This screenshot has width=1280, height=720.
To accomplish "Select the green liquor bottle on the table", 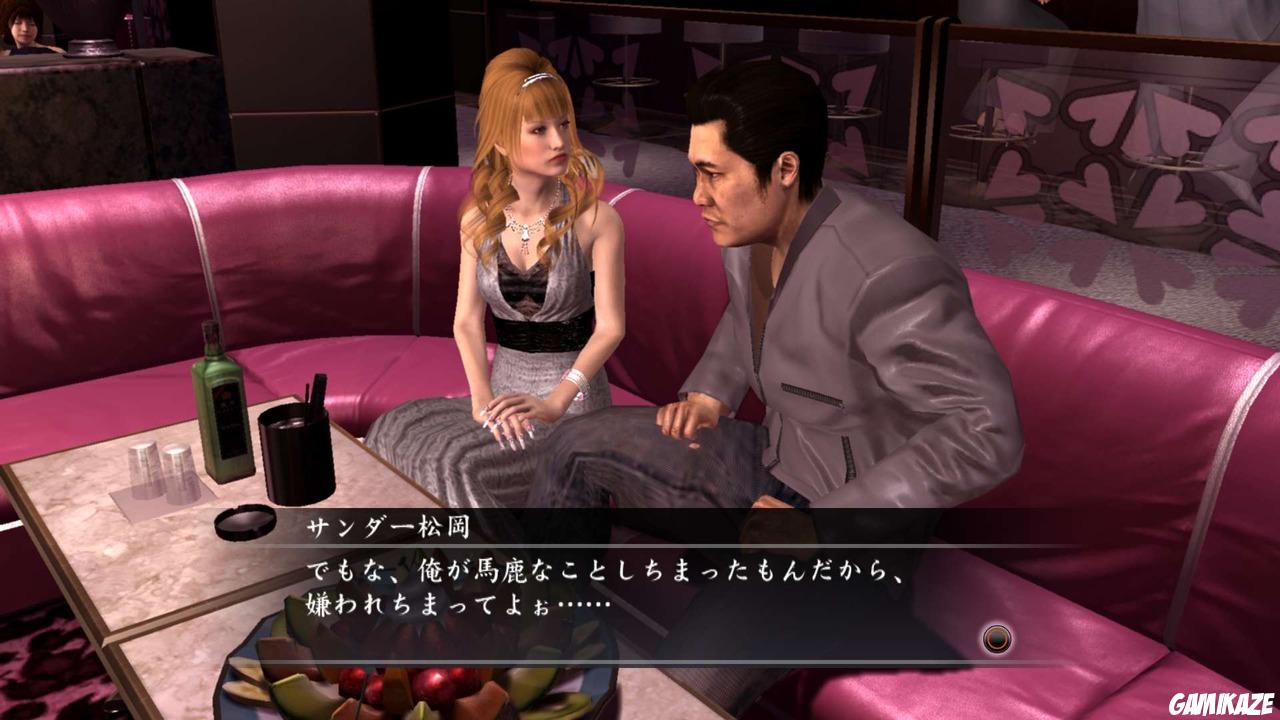I will 222,411.
